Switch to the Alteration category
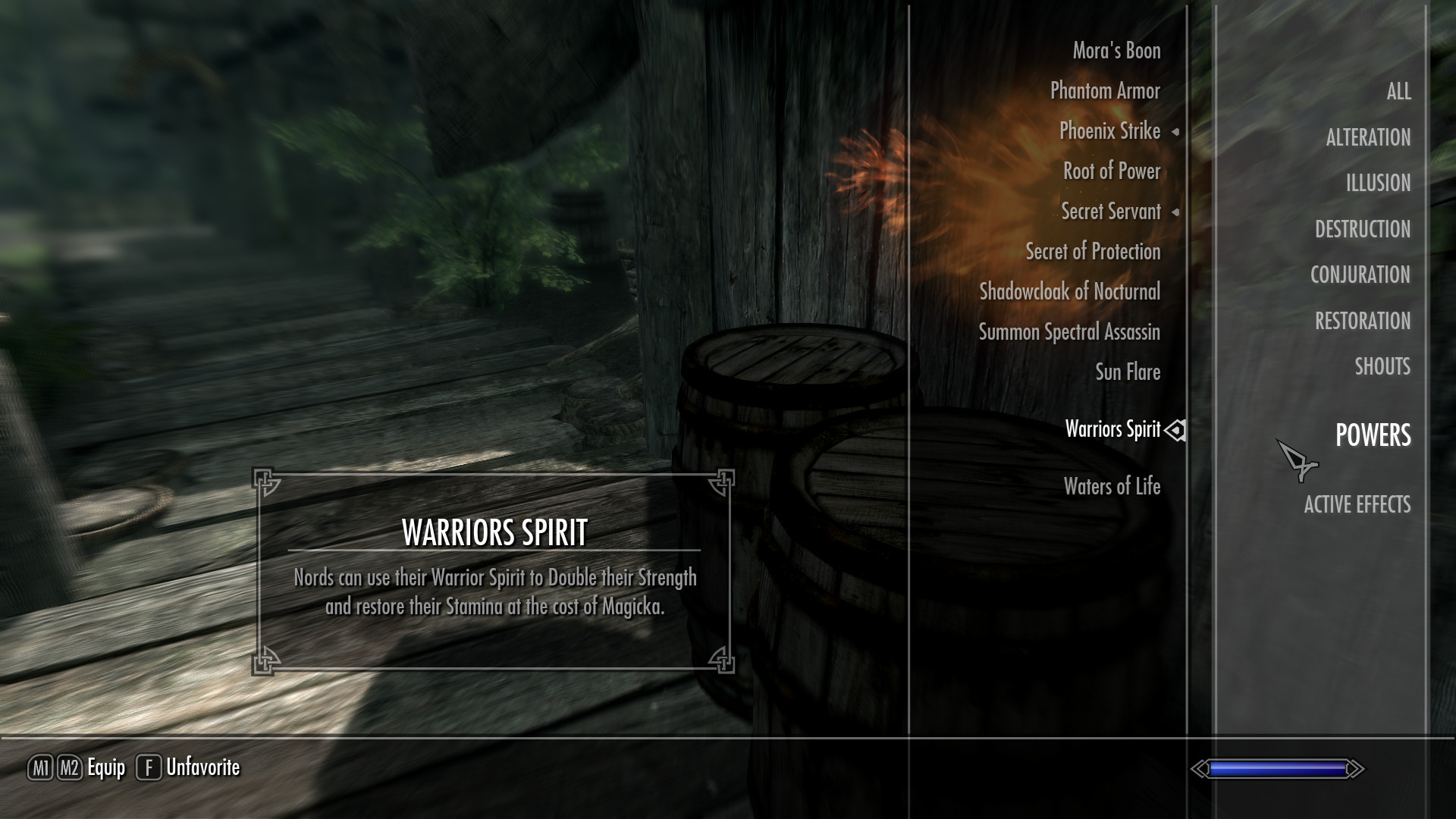The image size is (1456, 819). point(1368,137)
